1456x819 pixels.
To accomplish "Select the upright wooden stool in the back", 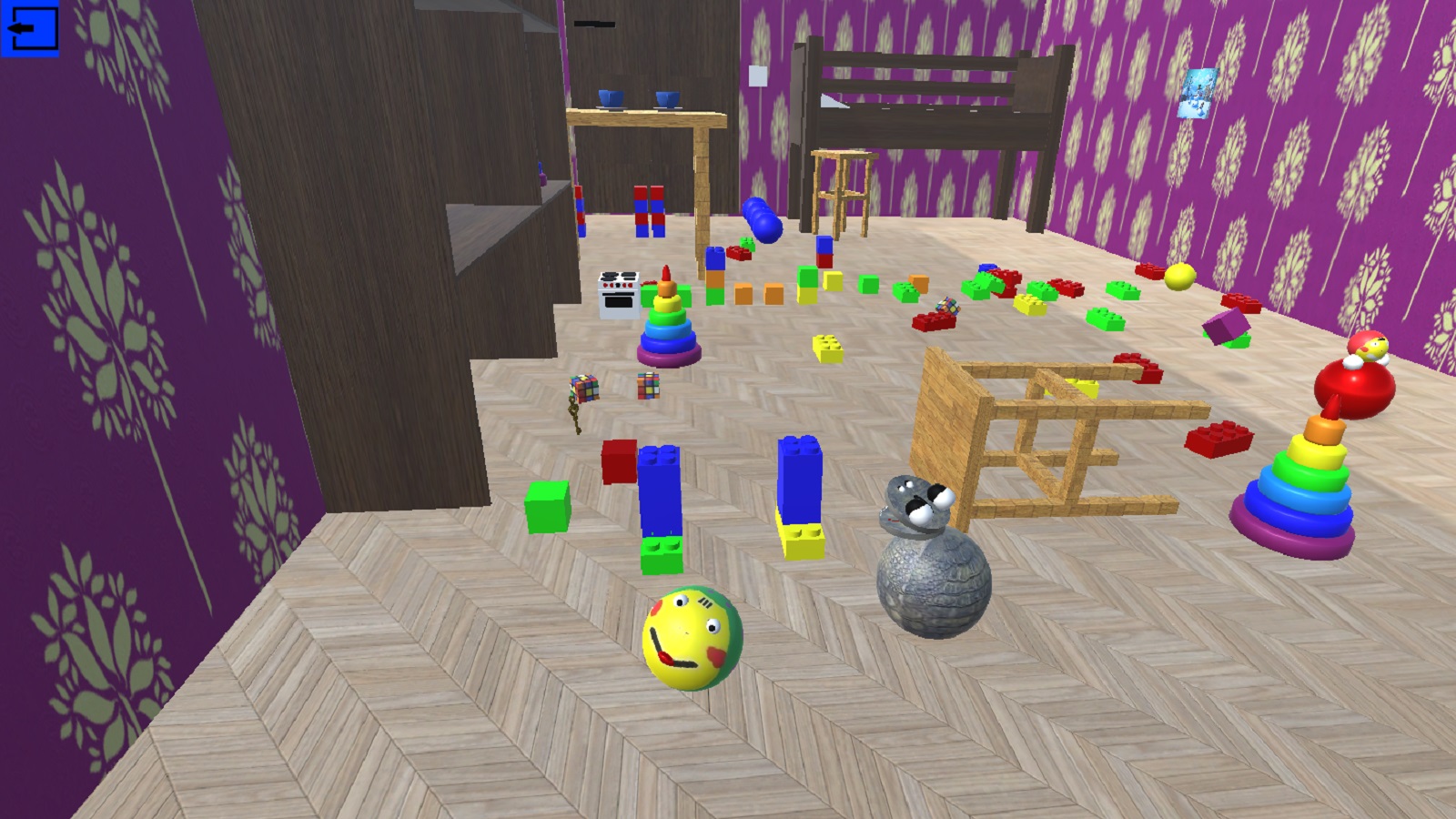I will click(842, 182).
